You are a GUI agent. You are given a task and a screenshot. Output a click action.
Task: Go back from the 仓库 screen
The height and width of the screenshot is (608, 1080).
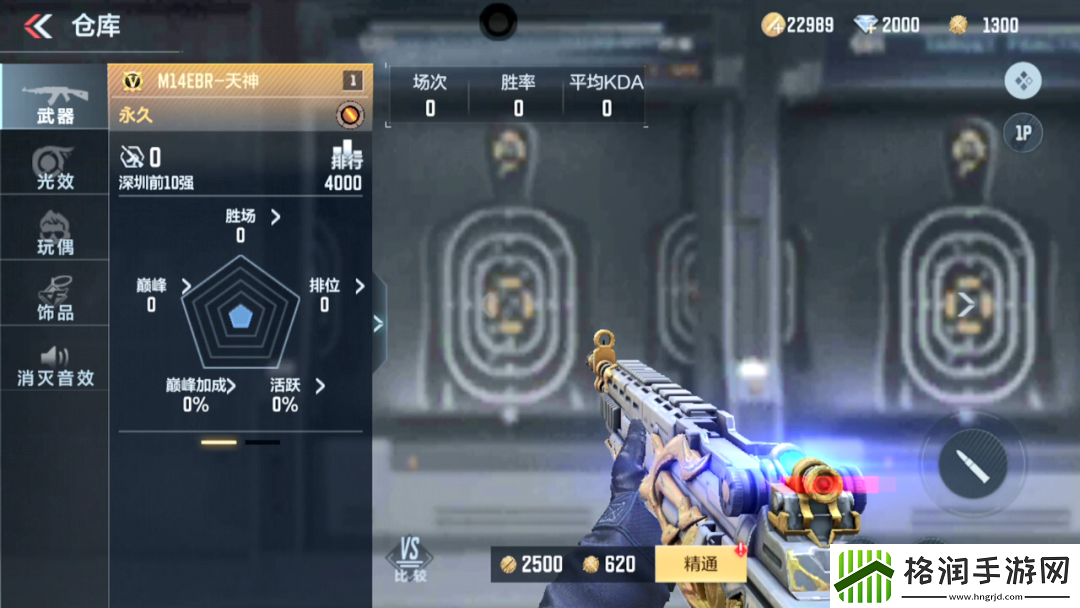click(x=38, y=26)
